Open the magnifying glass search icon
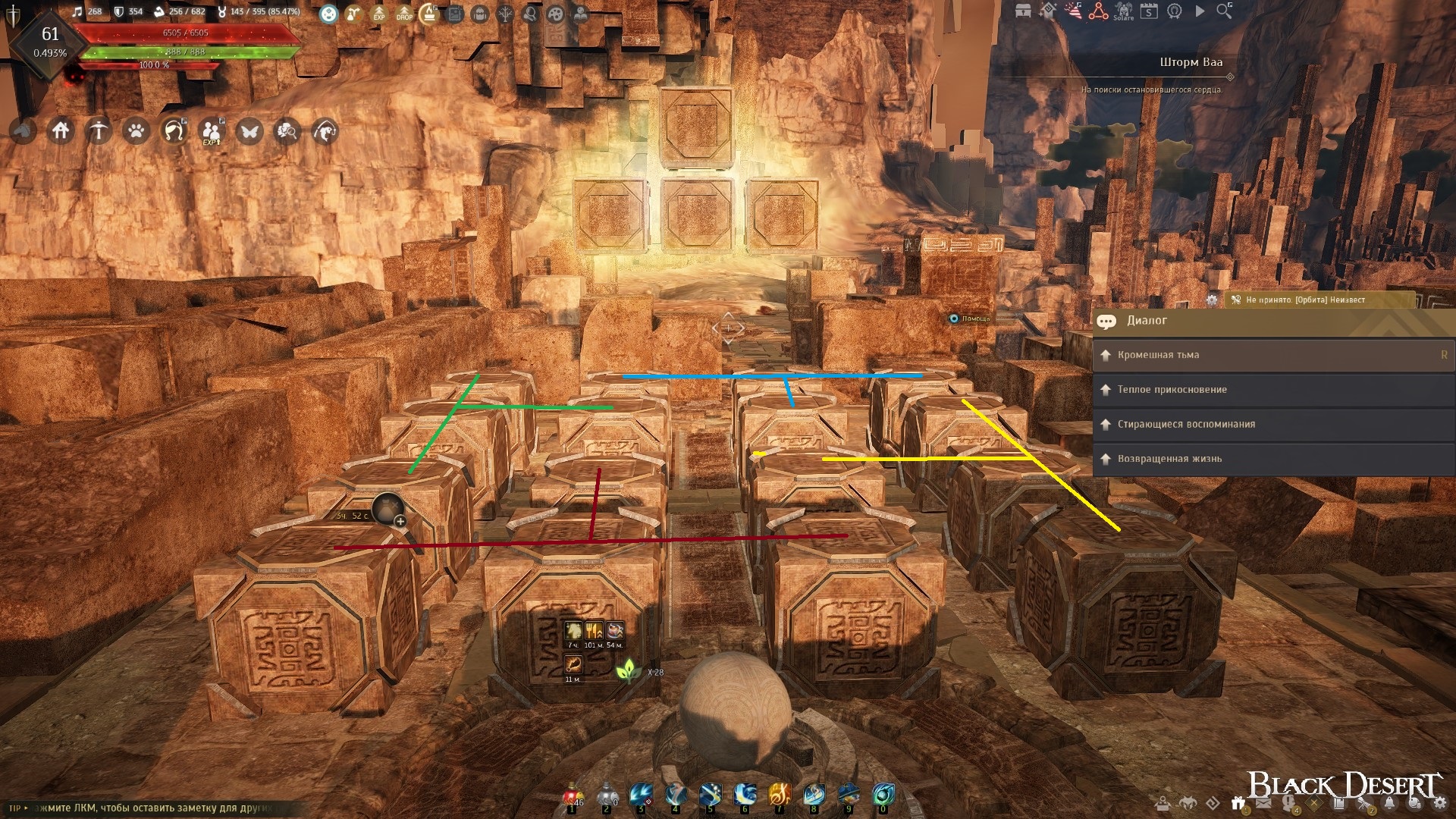Viewport: 1456px width, 819px height. pos(1224,11)
